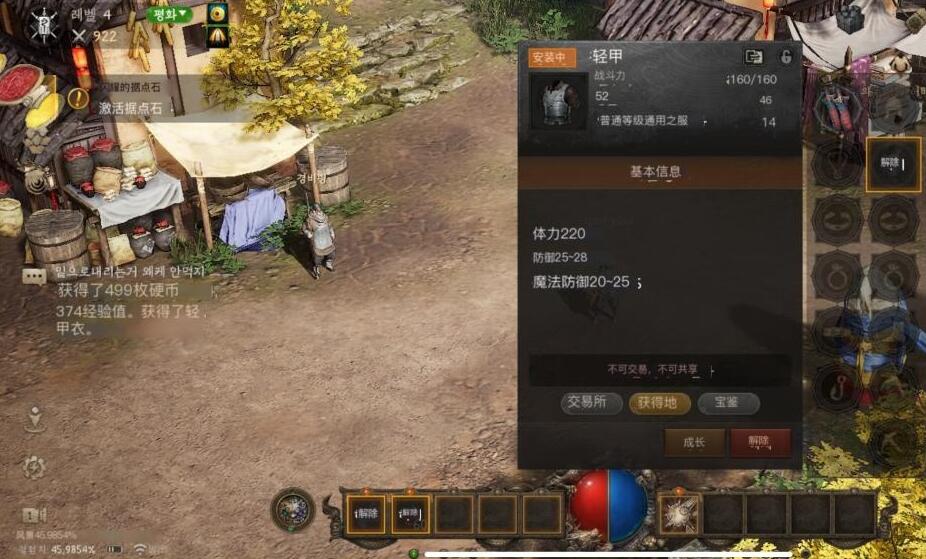Viewport: 926px width, 559px height.
Task: Activate the white burst skill slot
Action: 680,514
